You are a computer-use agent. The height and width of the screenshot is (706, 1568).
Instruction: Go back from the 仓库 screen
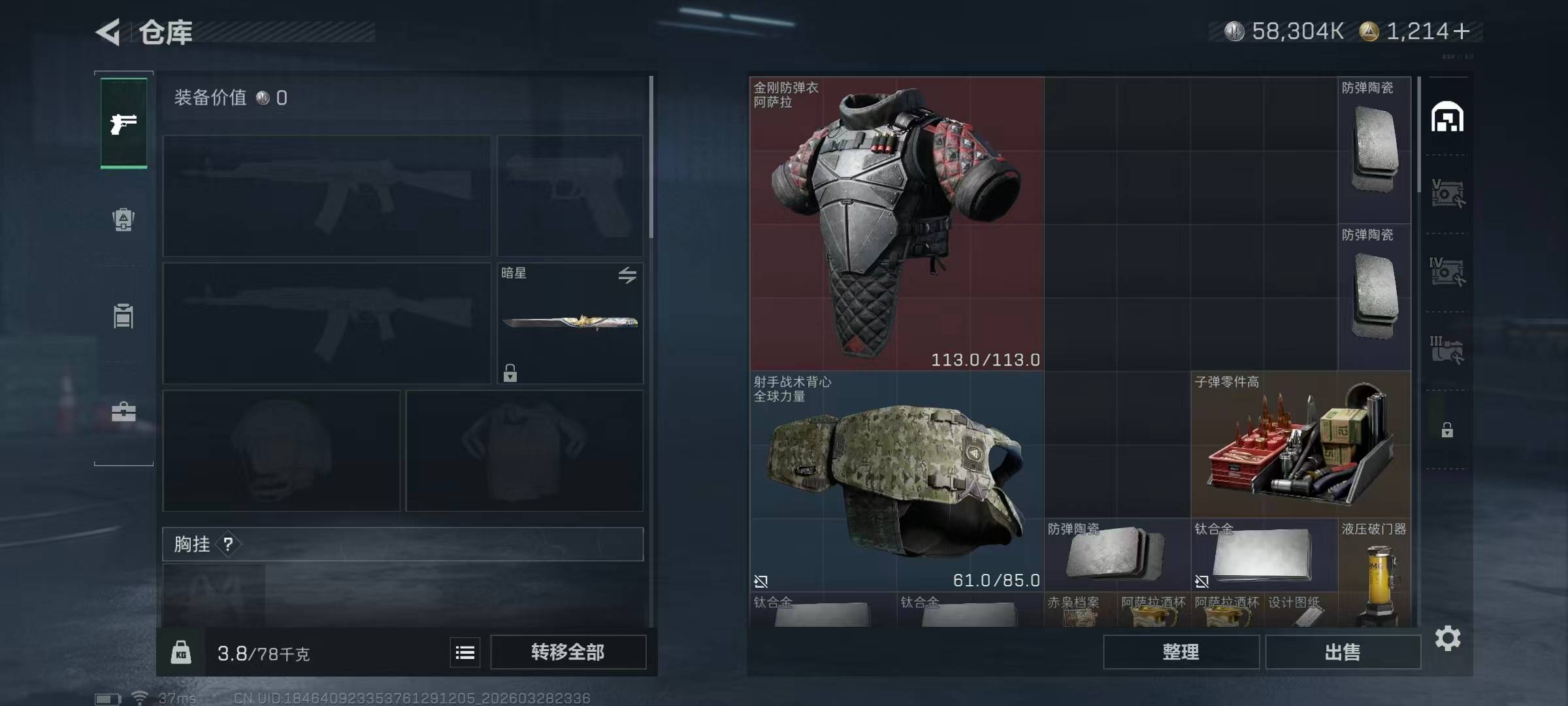tap(109, 32)
